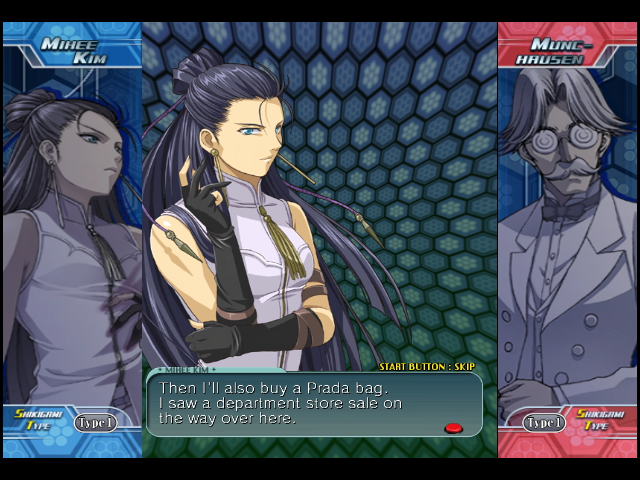The width and height of the screenshot is (640, 480).
Task: Click the red dialogue advance indicator
Action: [x=453, y=428]
